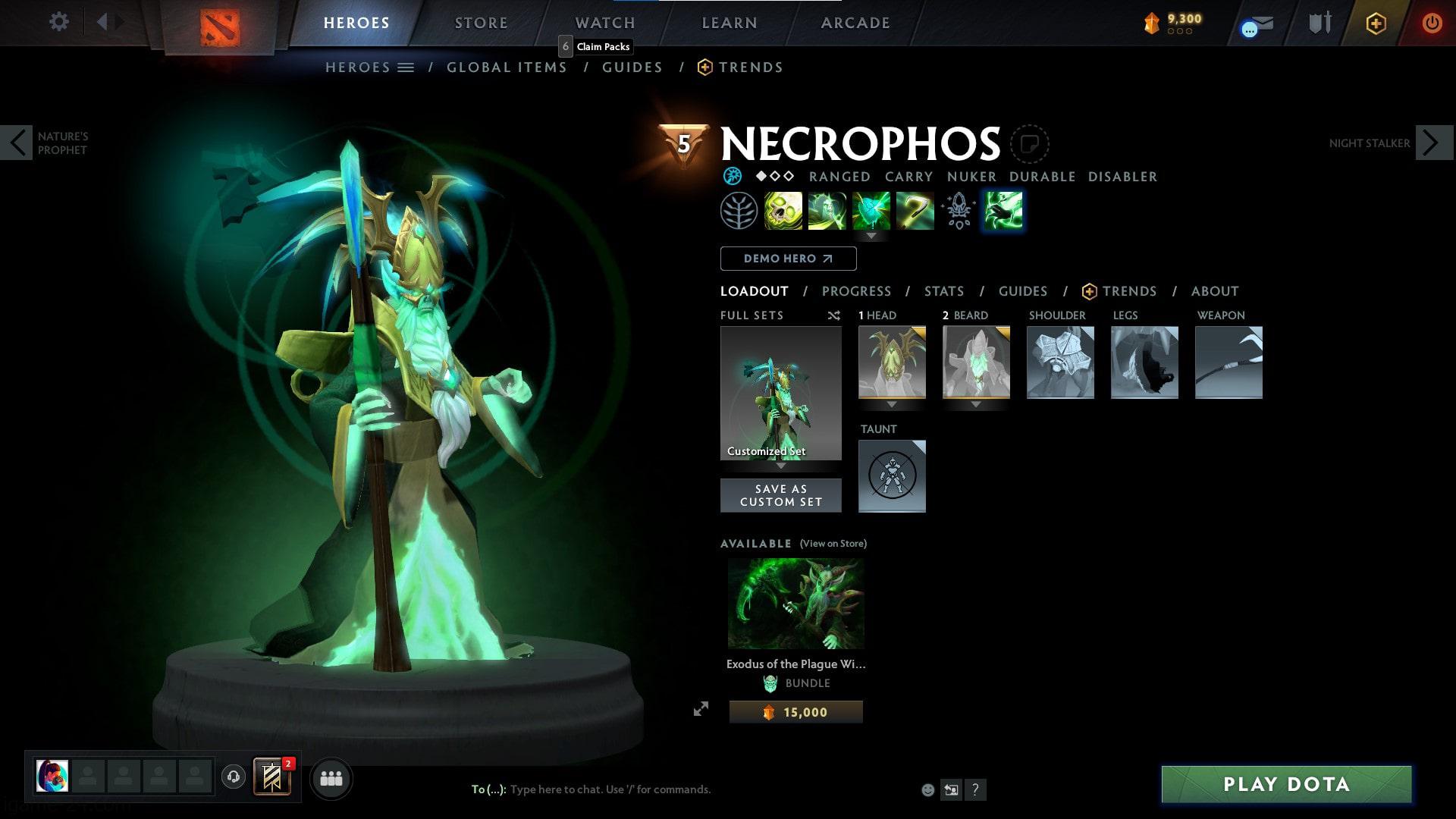1456x819 pixels.
Task: Go to previous hero Nature's Prophet
Action: [x=17, y=143]
